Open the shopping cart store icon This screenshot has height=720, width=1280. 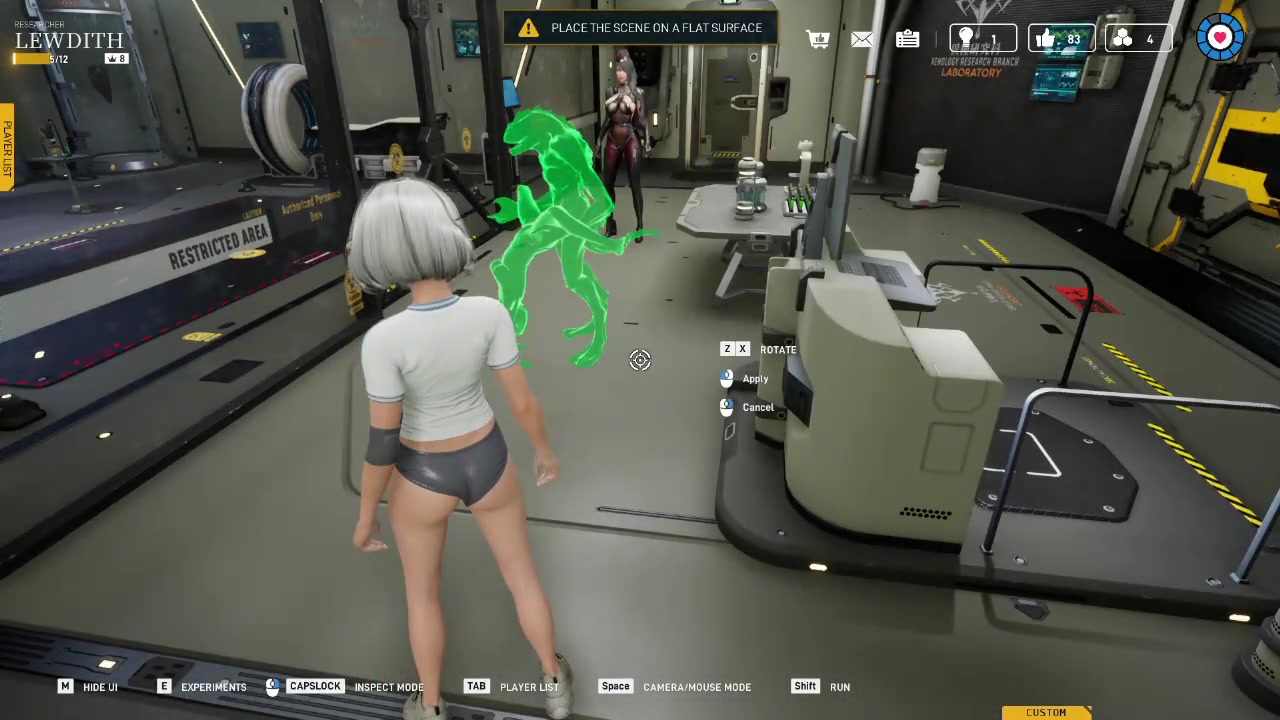[818, 39]
